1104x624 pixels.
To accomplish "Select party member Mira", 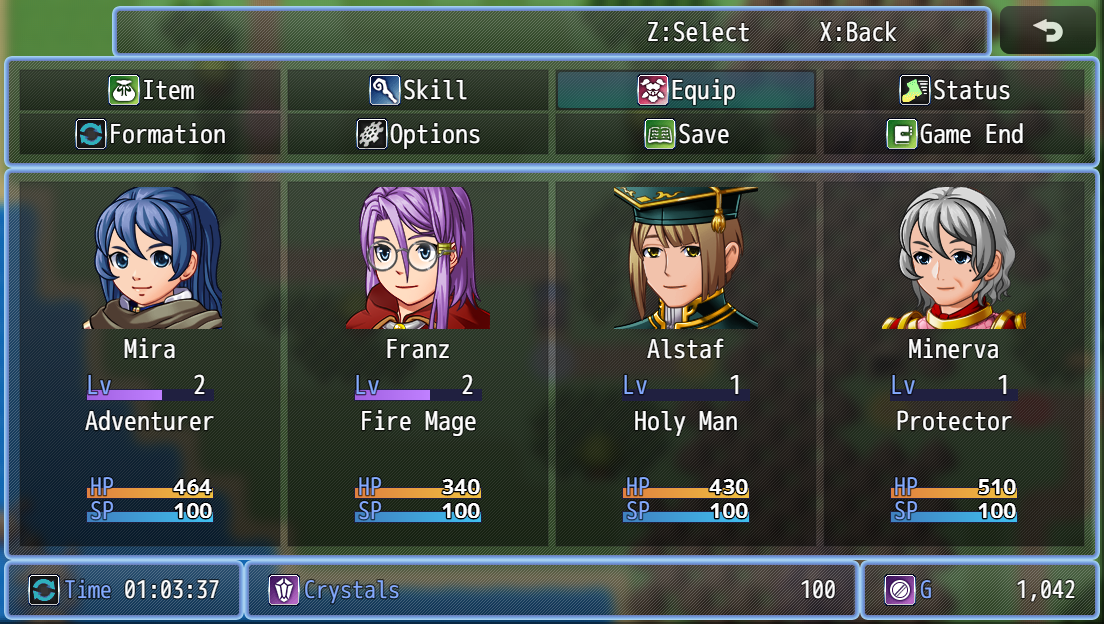I will [150, 362].
